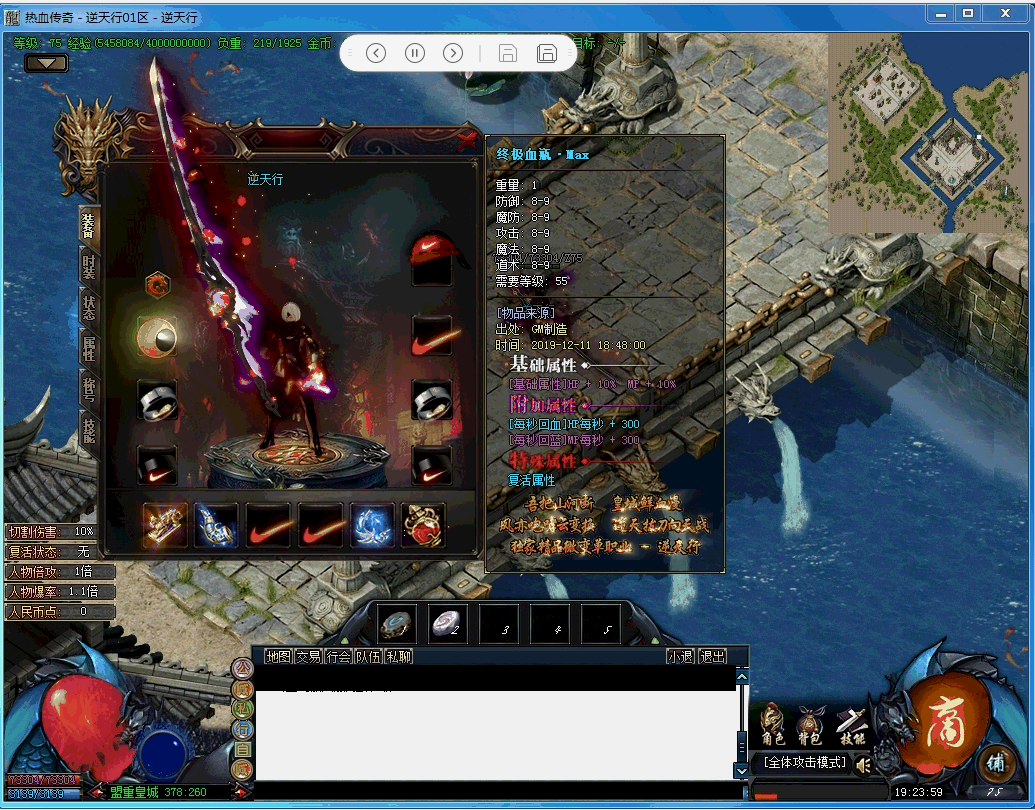Image resolution: width=1035 pixels, height=810 pixels.
Task: Pause playback in the overlay toolbar
Action: point(414,53)
